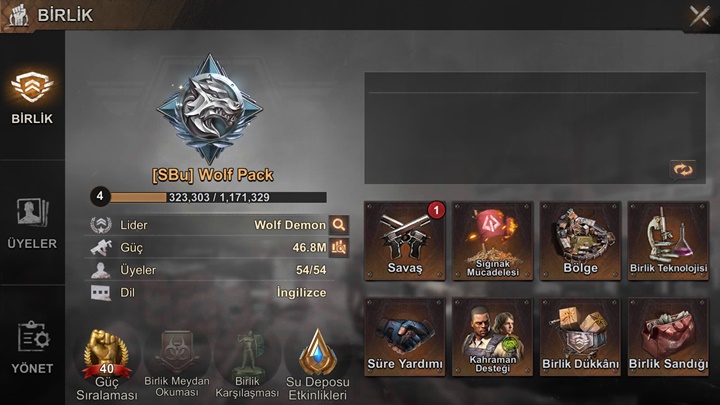720x405 pixels.
Task: Show Birlik Teknolojisi research
Action: pos(668,241)
